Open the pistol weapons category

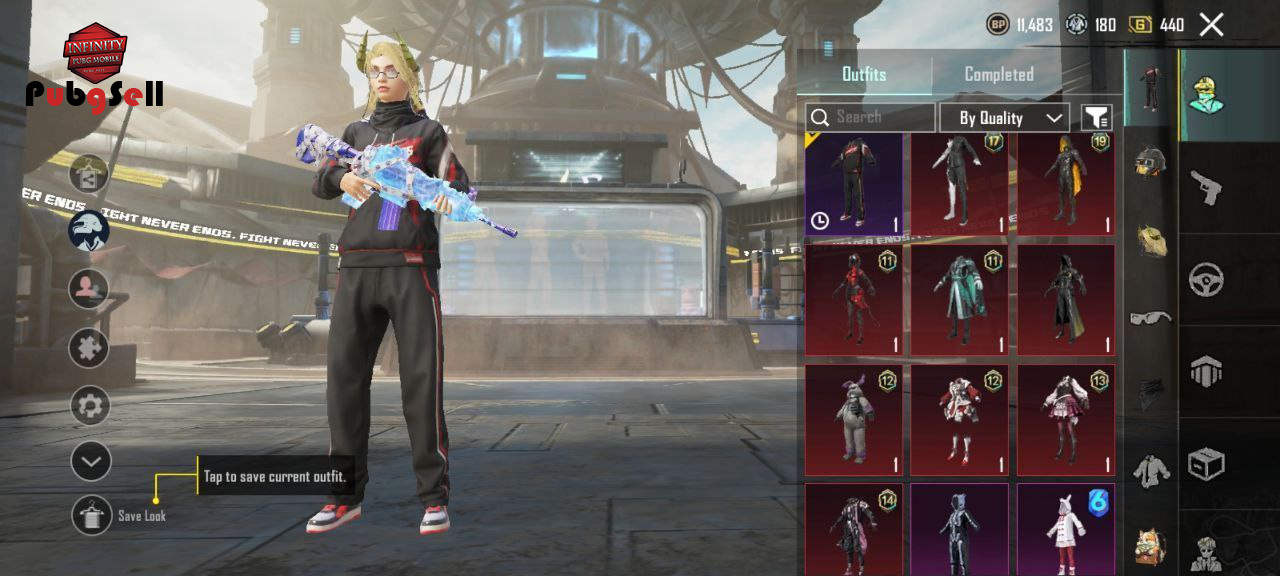pyautogui.click(x=1206, y=187)
